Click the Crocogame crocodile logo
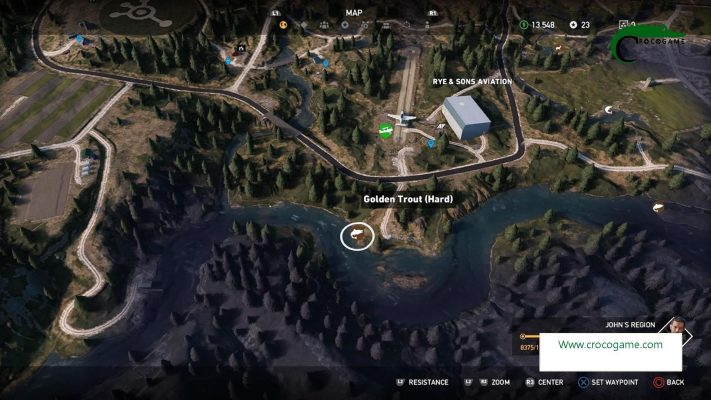Screen dimensions: 711x400 (x=648, y=39)
